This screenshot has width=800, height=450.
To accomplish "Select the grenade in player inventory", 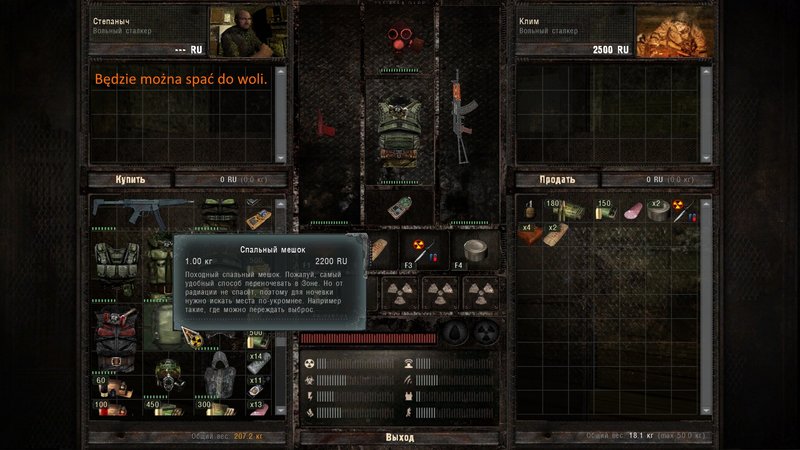I will (x=531, y=212).
